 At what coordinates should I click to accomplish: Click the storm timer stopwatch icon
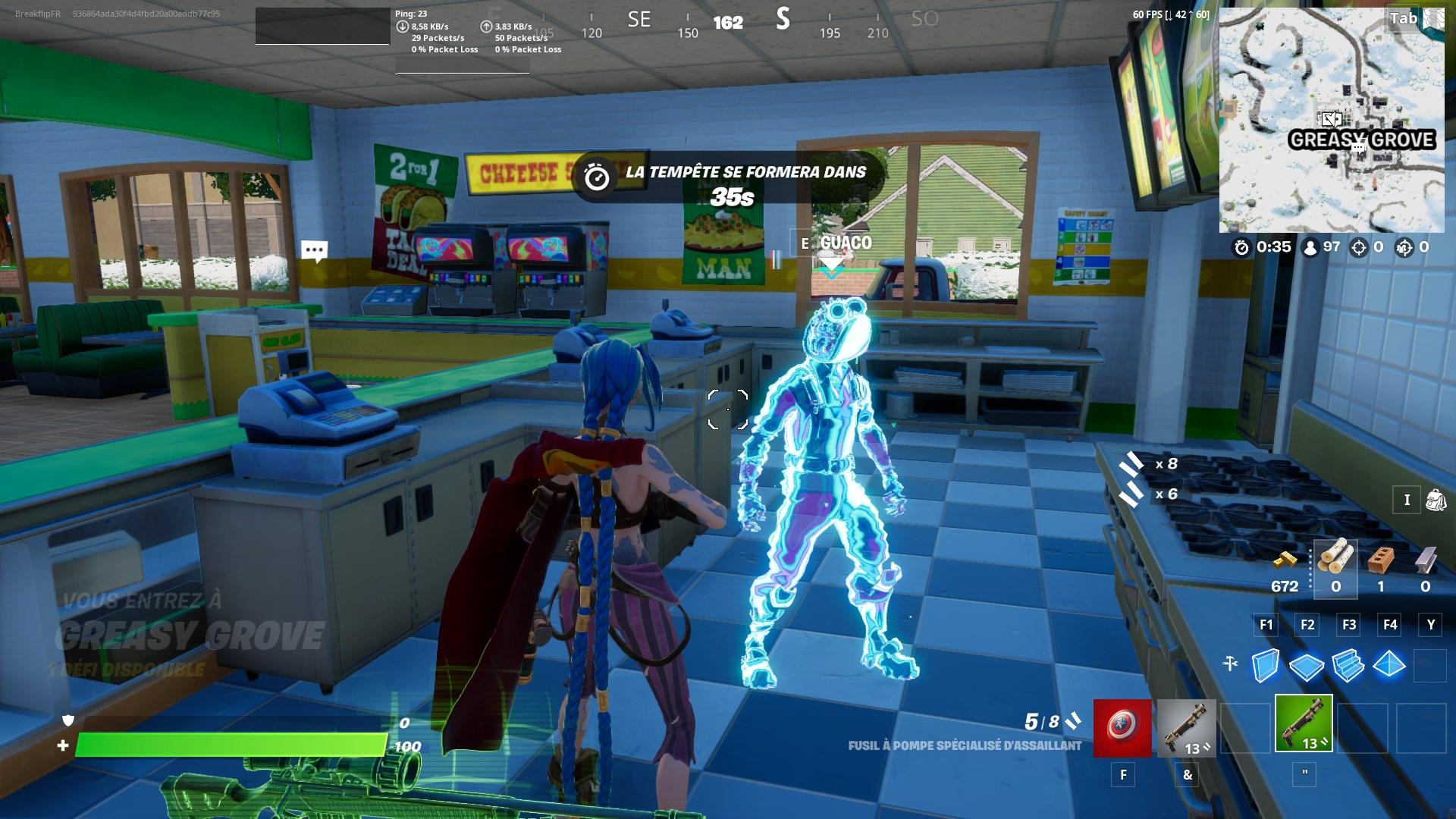click(1241, 248)
